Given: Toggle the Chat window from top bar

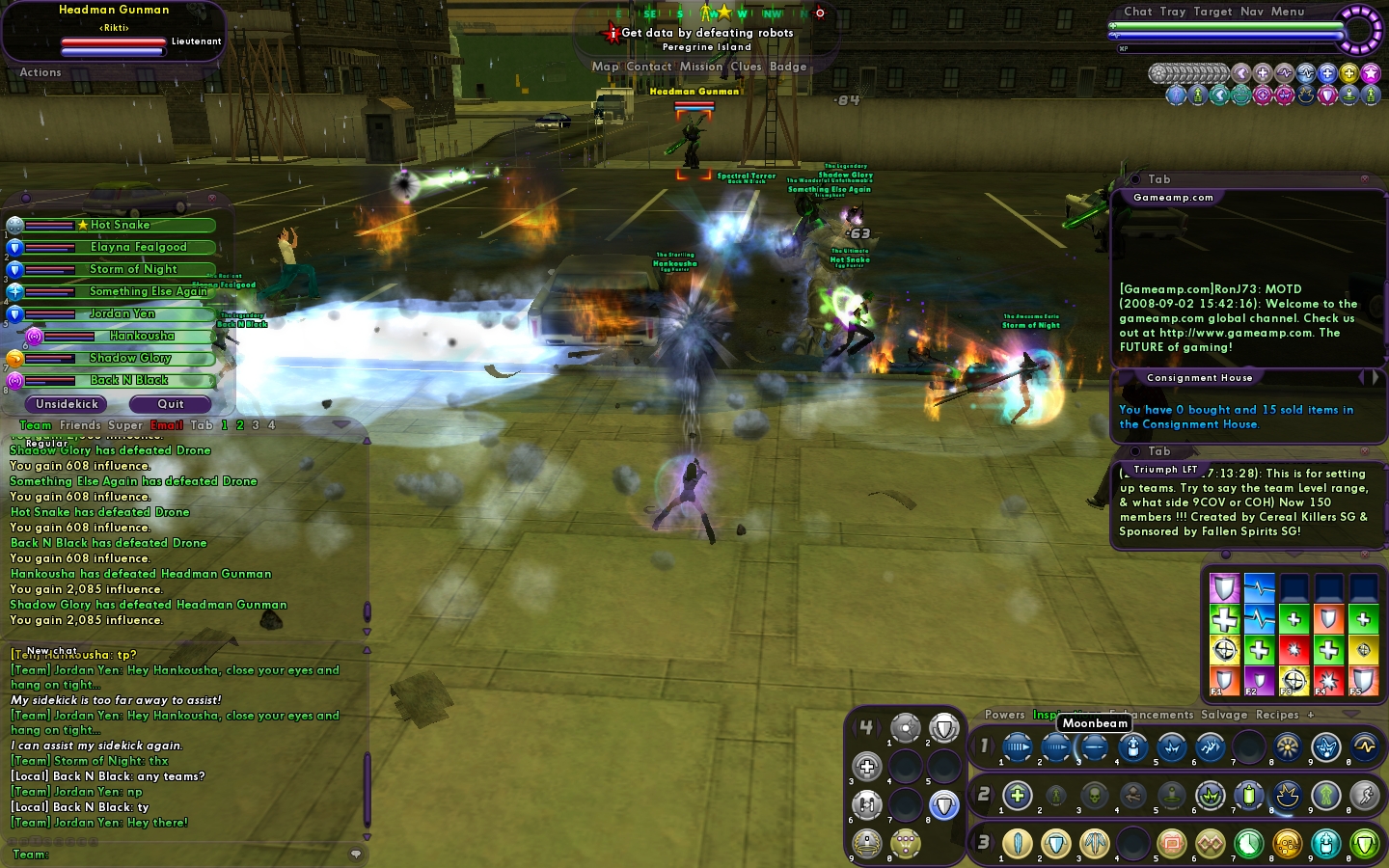Looking at the screenshot, I should [x=1137, y=12].
